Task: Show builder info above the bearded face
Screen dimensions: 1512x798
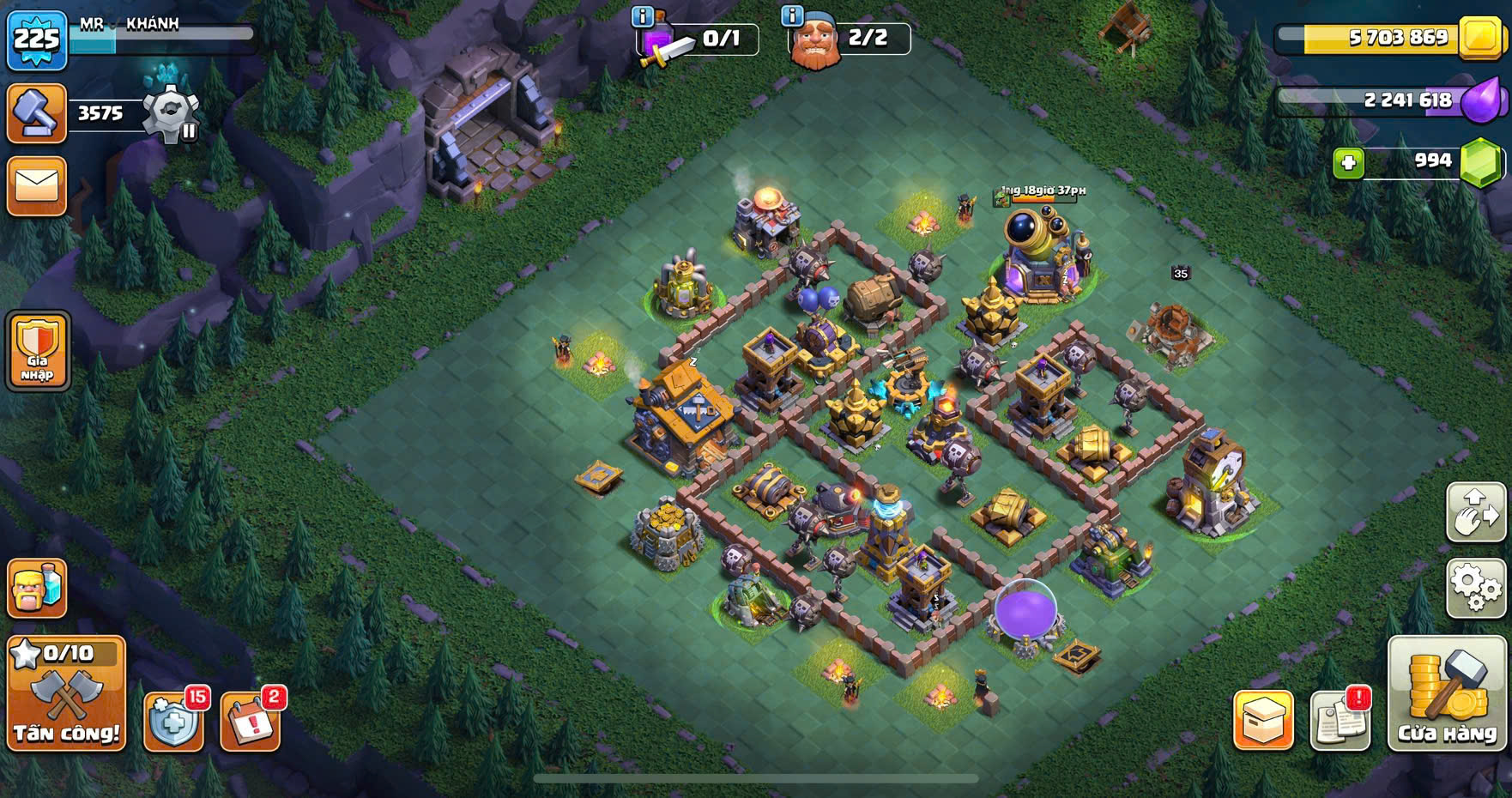Action: [792, 15]
